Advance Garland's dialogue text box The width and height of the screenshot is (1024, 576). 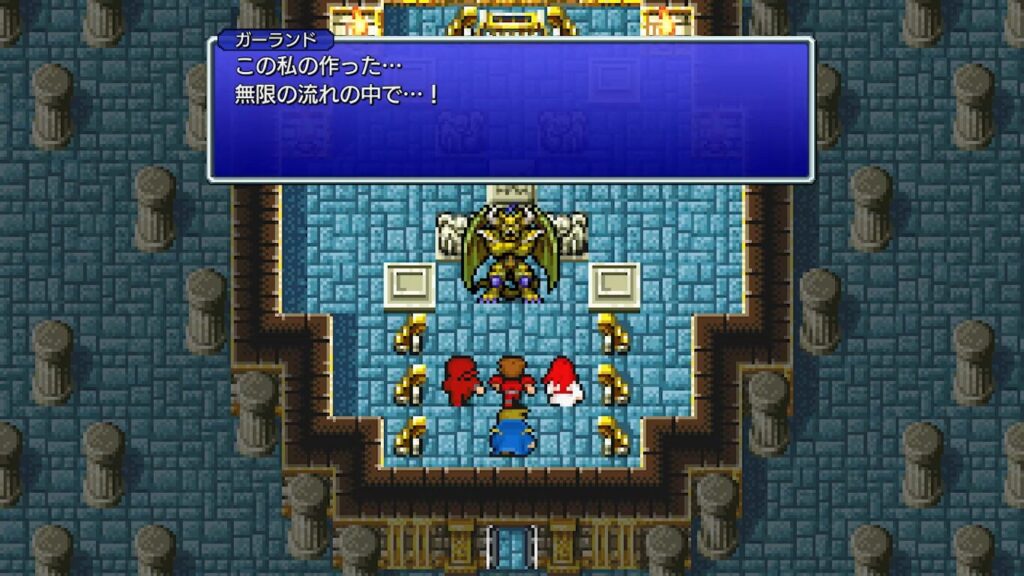coord(510,110)
